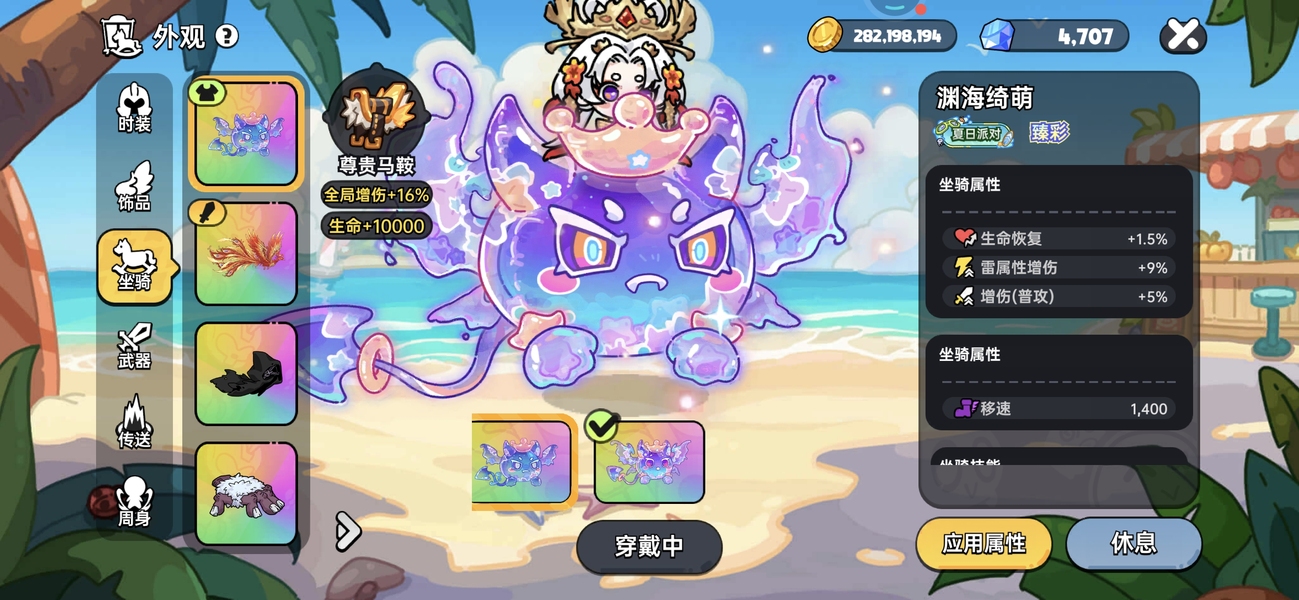Click the 休息 rest button
Viewport: 1299px width, 600px height.
(1133, 543)
